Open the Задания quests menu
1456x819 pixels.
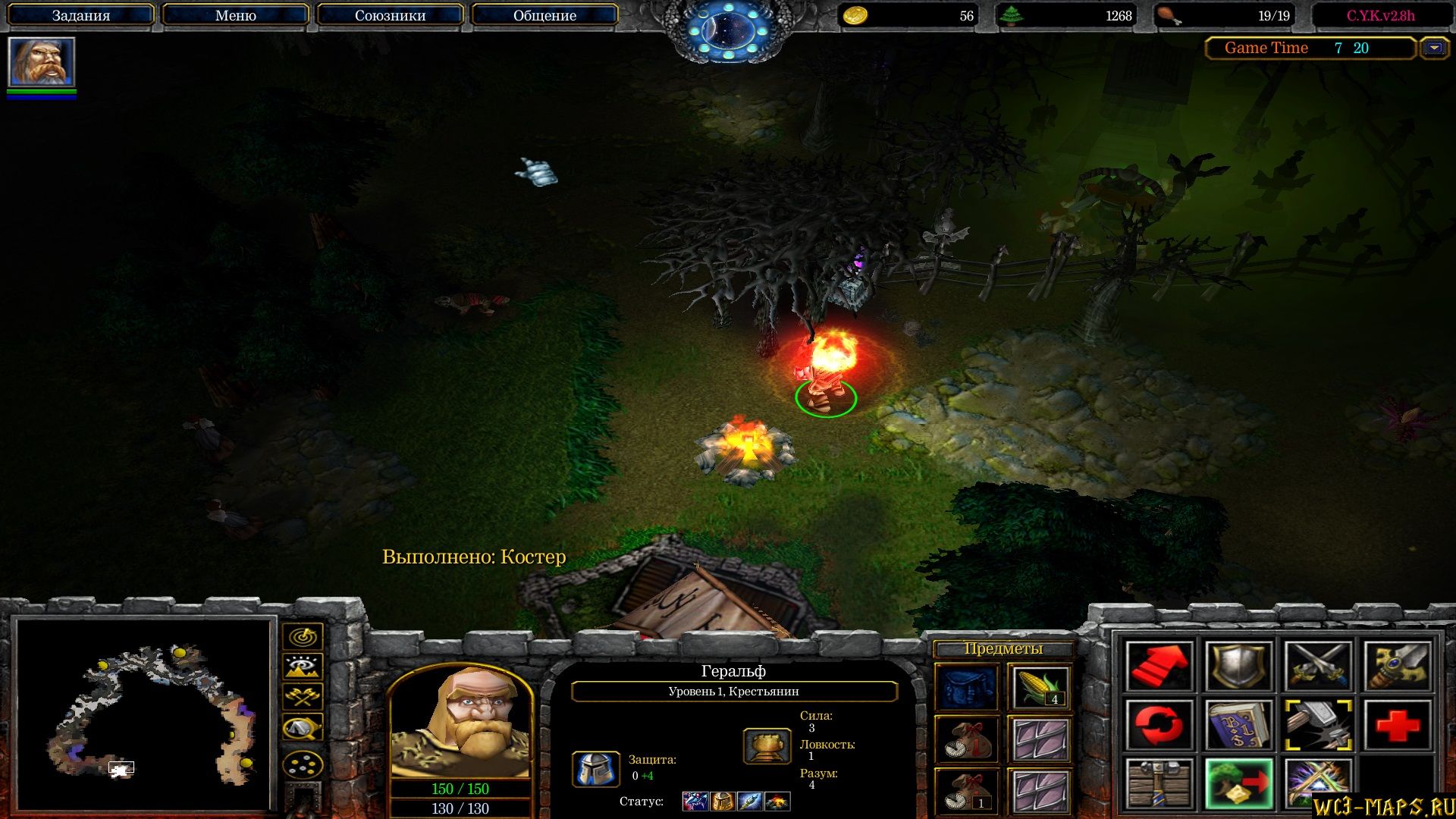click(x=80, y=15)
